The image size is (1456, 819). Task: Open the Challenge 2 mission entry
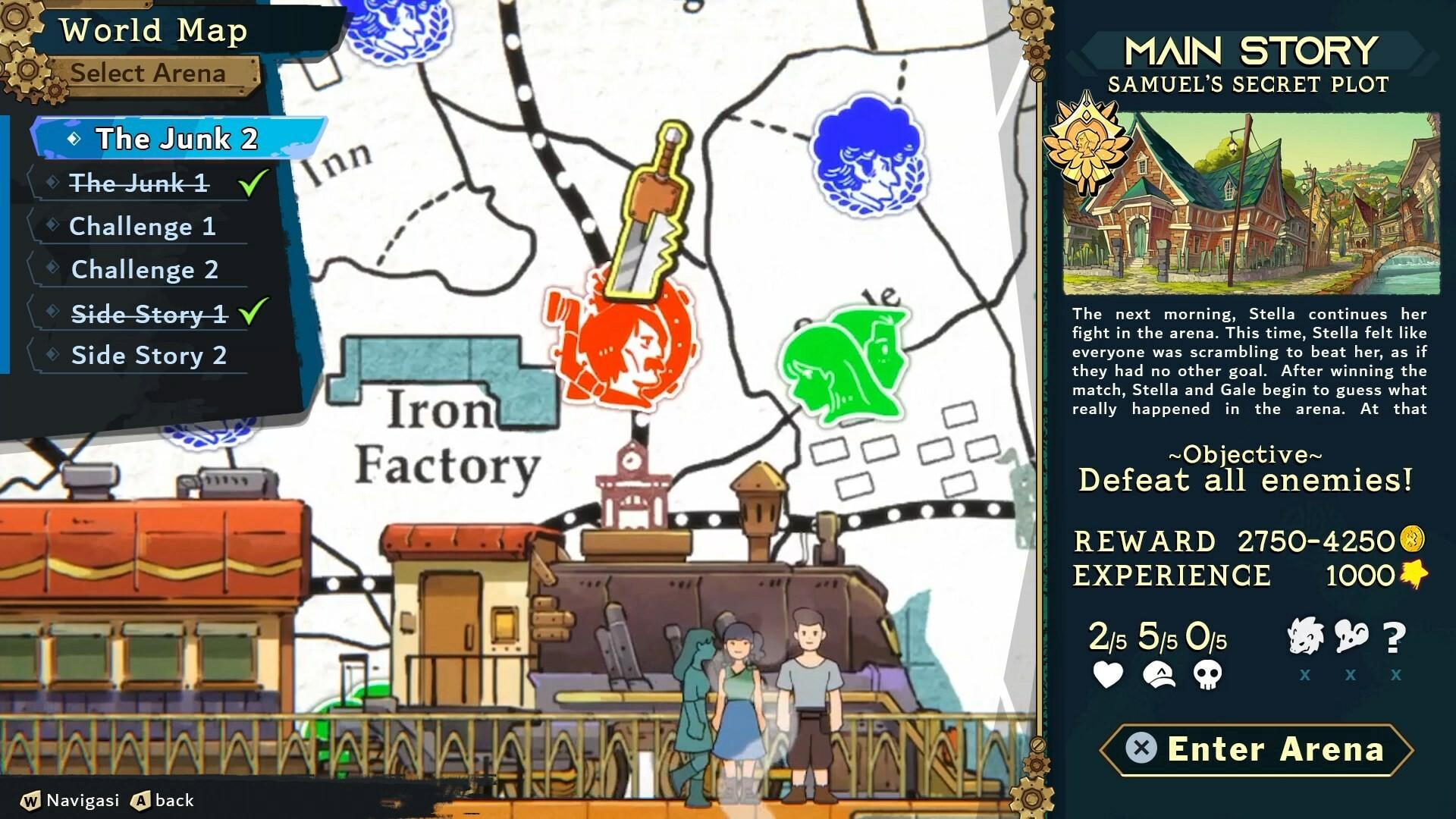coord(144,269)
